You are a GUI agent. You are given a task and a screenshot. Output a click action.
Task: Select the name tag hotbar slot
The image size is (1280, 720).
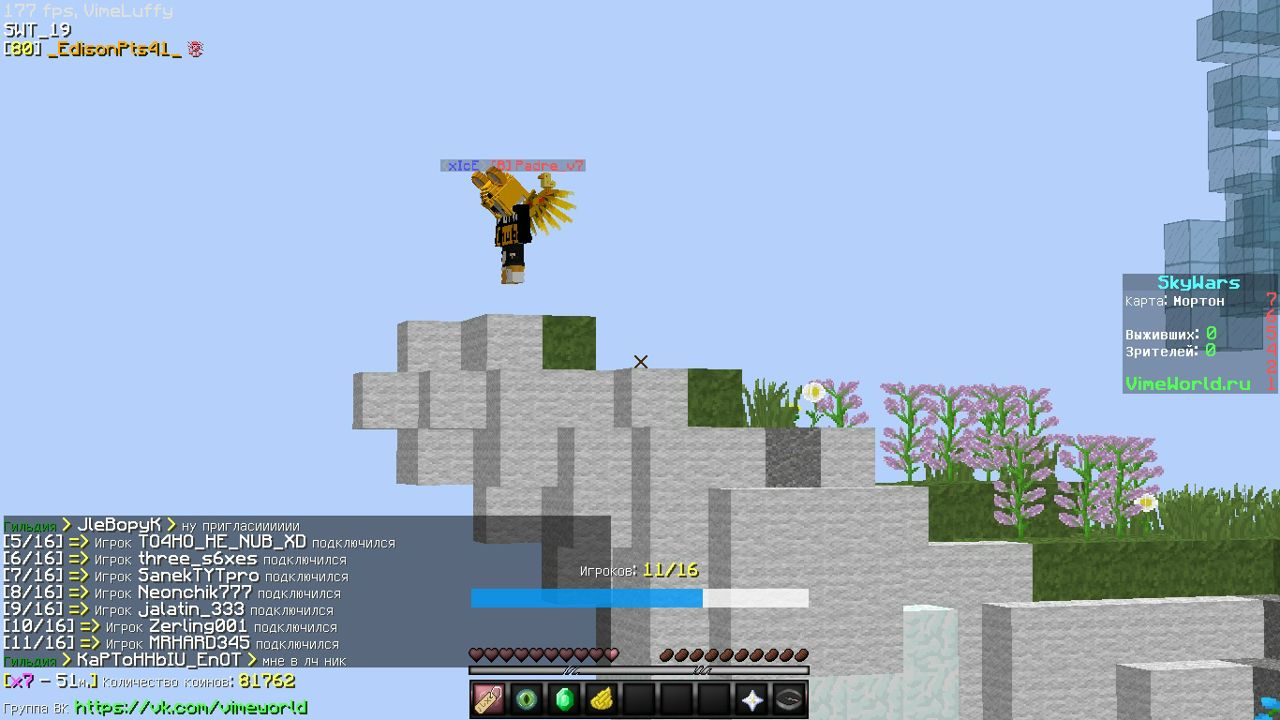click(x=489, y=699)
